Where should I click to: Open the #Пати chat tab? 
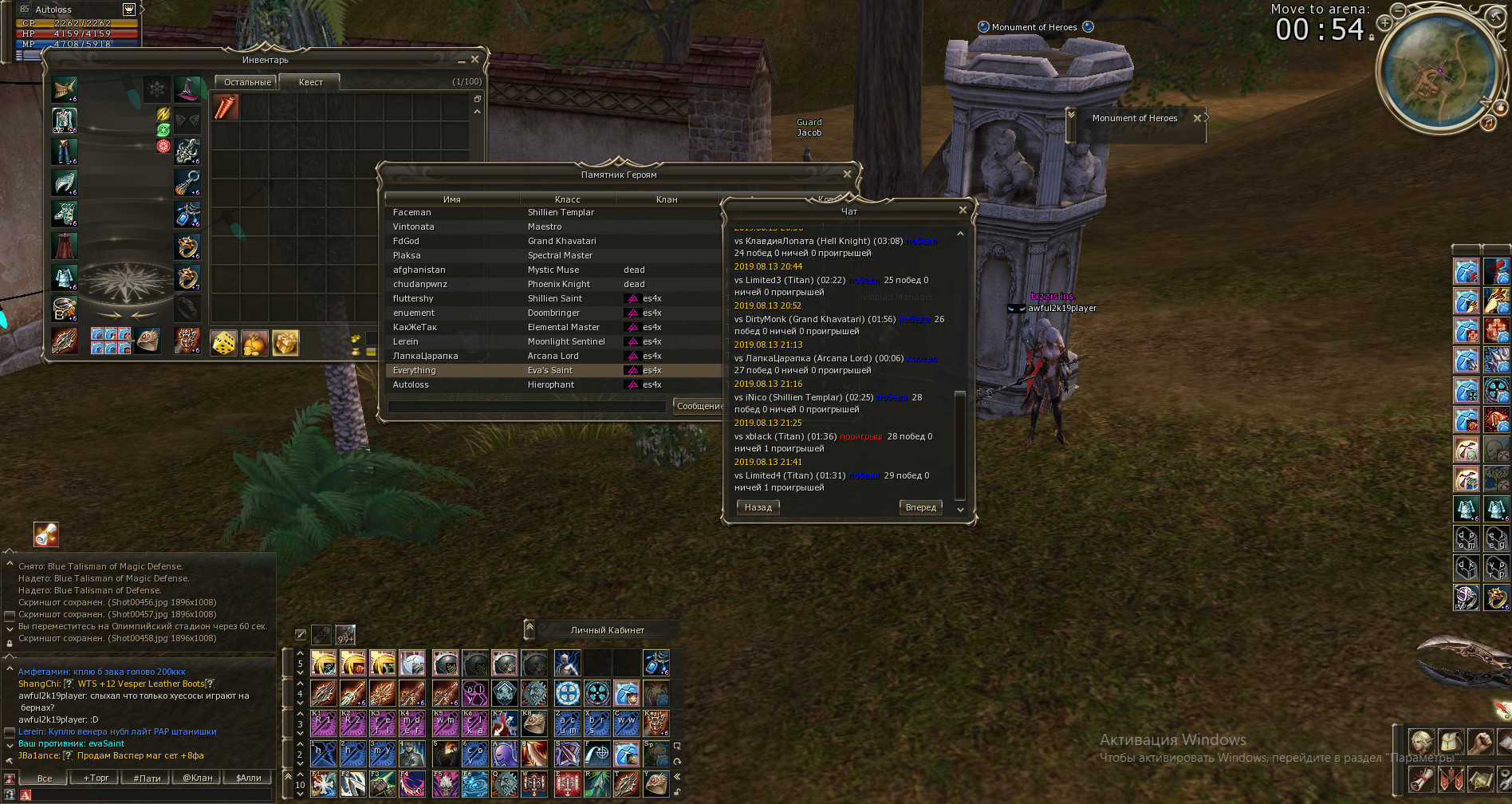(147, 778)
